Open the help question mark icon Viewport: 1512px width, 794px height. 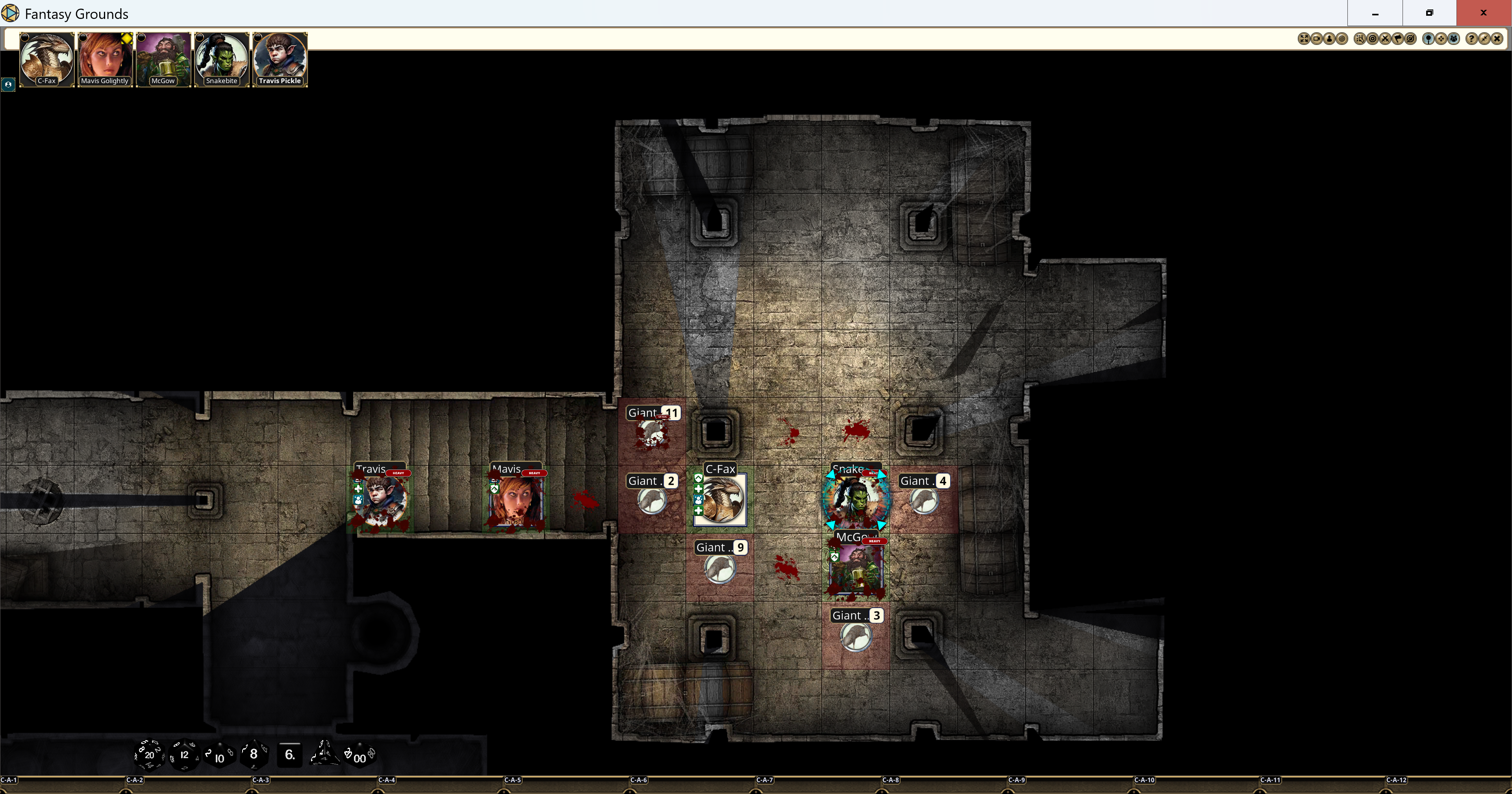(1472, 39)
